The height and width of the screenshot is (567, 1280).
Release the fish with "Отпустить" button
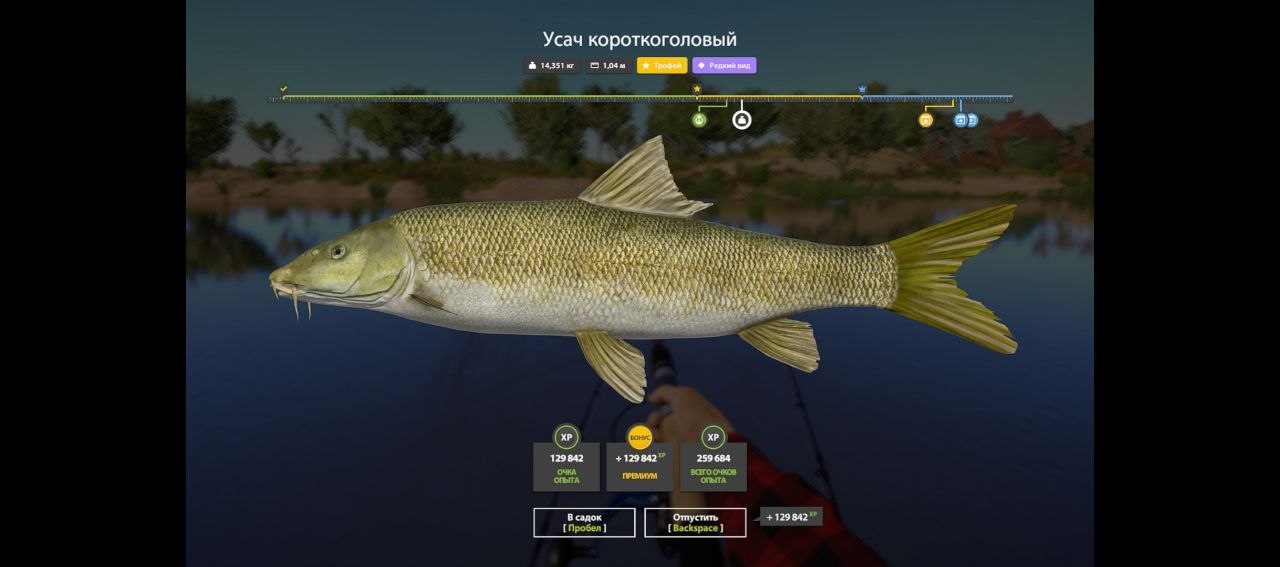[695, 522]
